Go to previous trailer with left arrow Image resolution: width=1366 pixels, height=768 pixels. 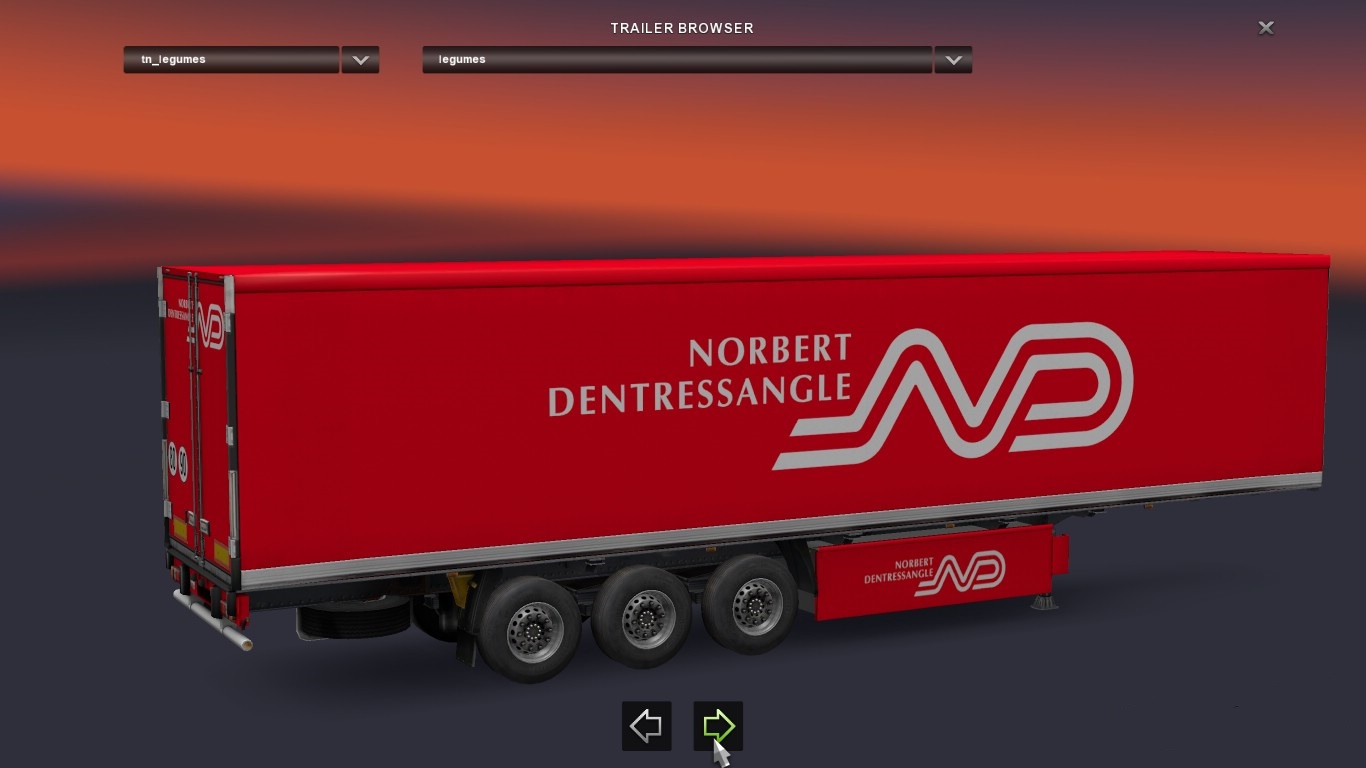pyautogui.click(x=646, y=726)
